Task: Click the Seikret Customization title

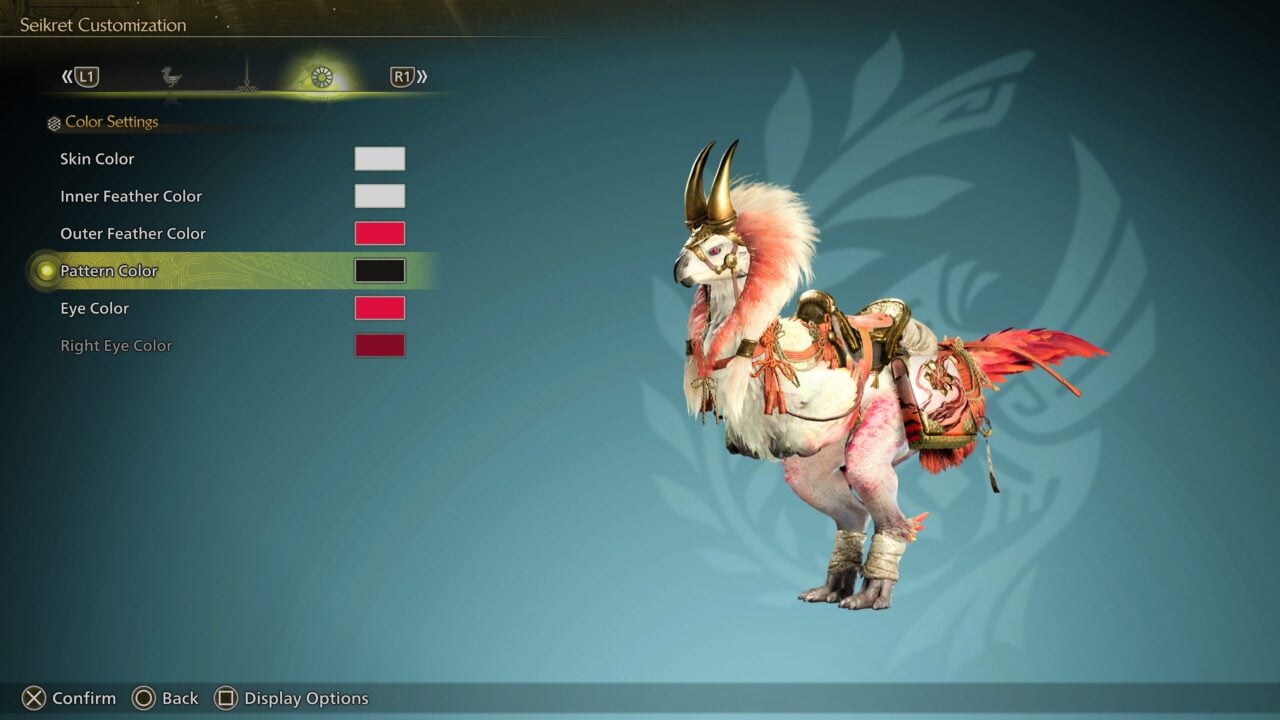Action: (100, 24)
